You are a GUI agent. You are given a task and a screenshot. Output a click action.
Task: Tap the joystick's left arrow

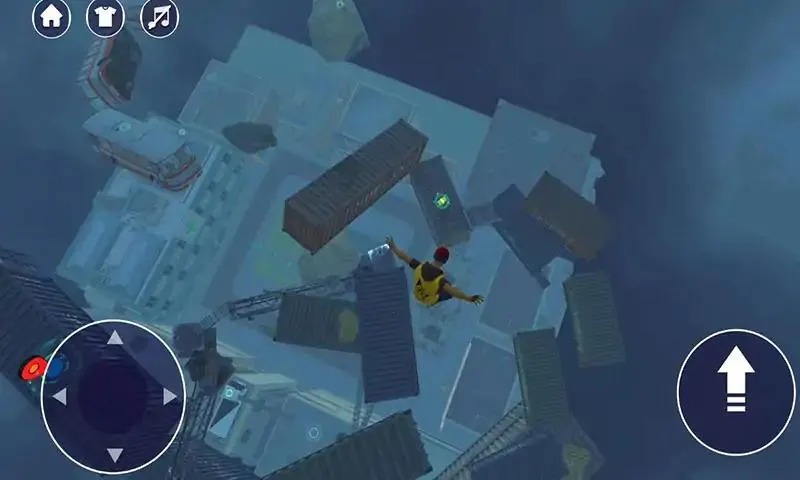(58, 397)
